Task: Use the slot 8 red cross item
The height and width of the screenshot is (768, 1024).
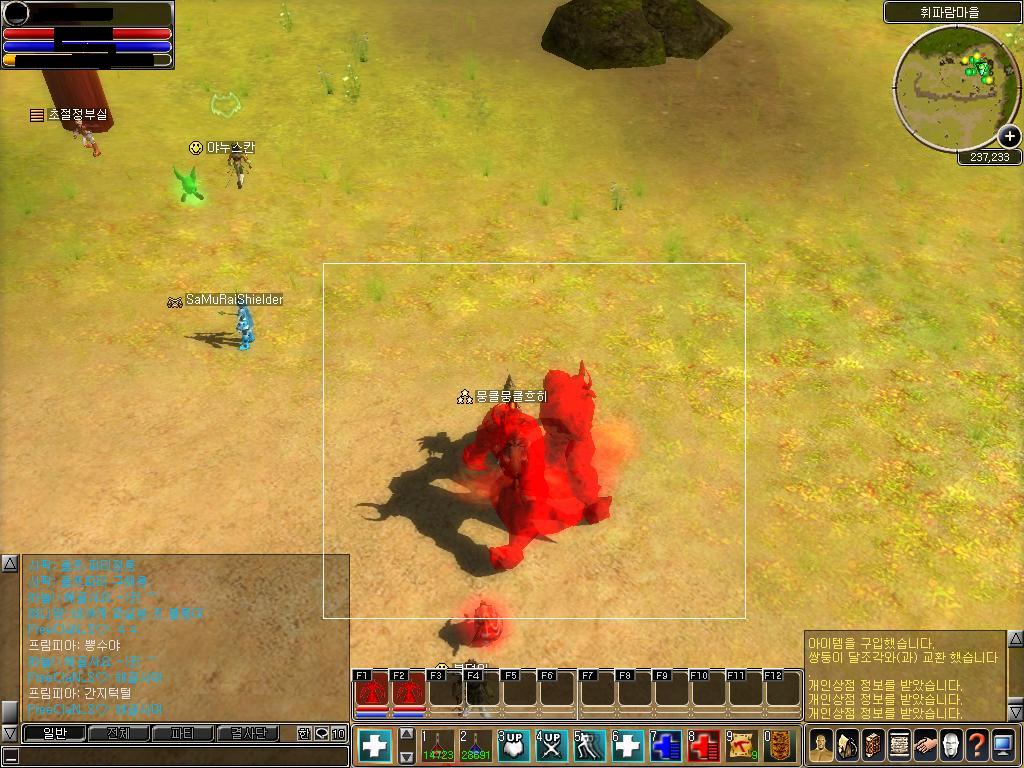Action: [x=704, y=746]
